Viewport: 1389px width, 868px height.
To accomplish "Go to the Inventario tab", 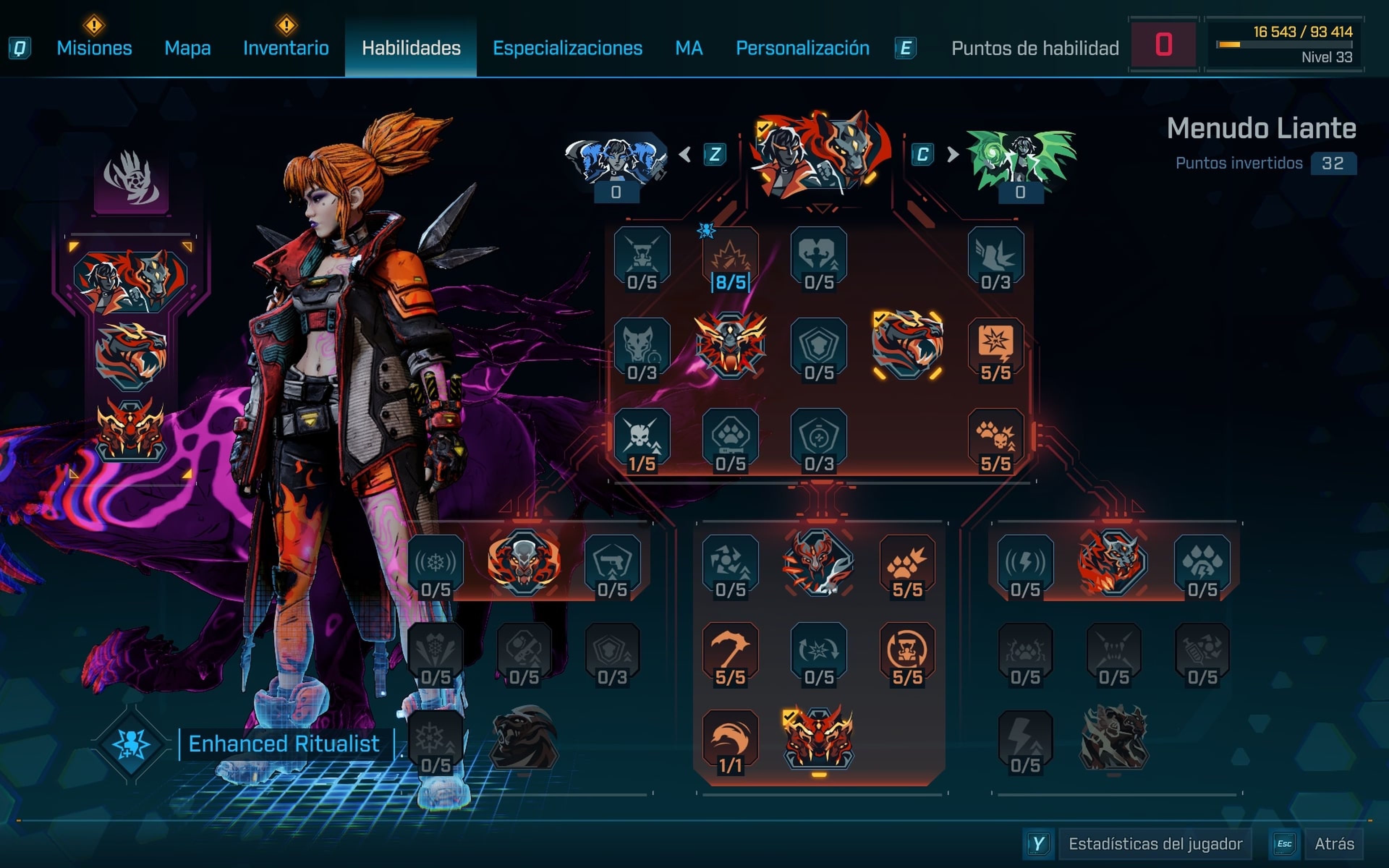I will point(286,48).
